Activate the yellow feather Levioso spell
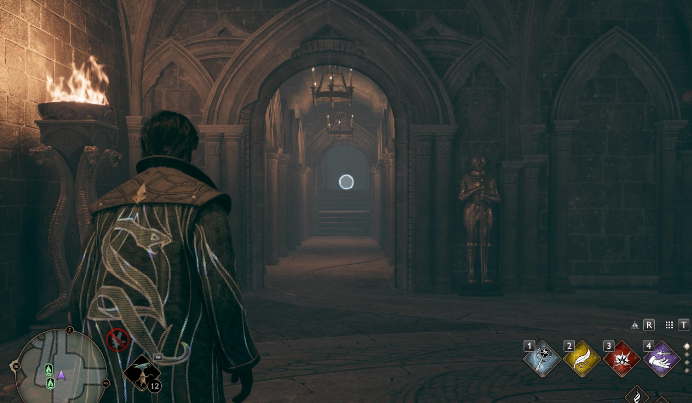Image resolution: width=692 pixels, height=403 pixels. pyautogui.click(x=582, y=359)
